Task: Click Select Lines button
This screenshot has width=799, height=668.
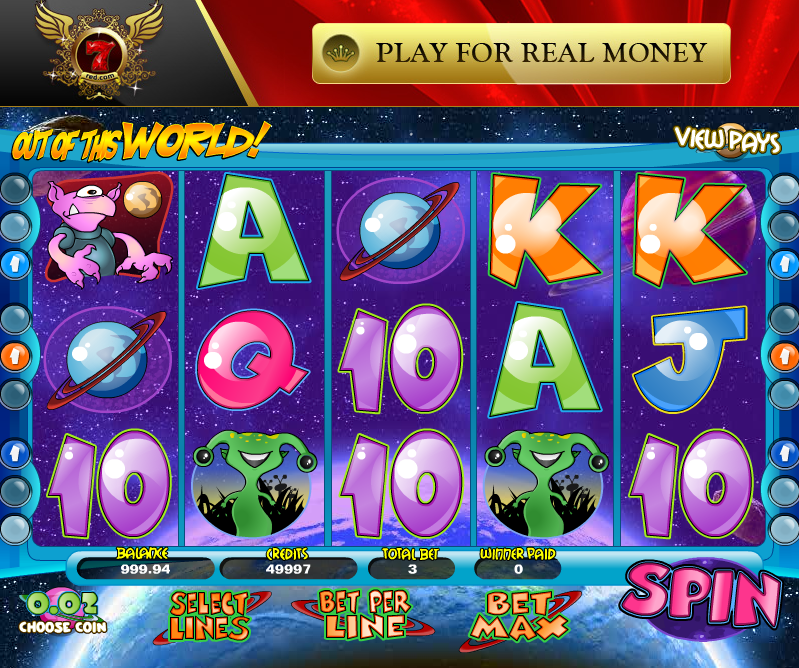Action: (x=209, y=615)
